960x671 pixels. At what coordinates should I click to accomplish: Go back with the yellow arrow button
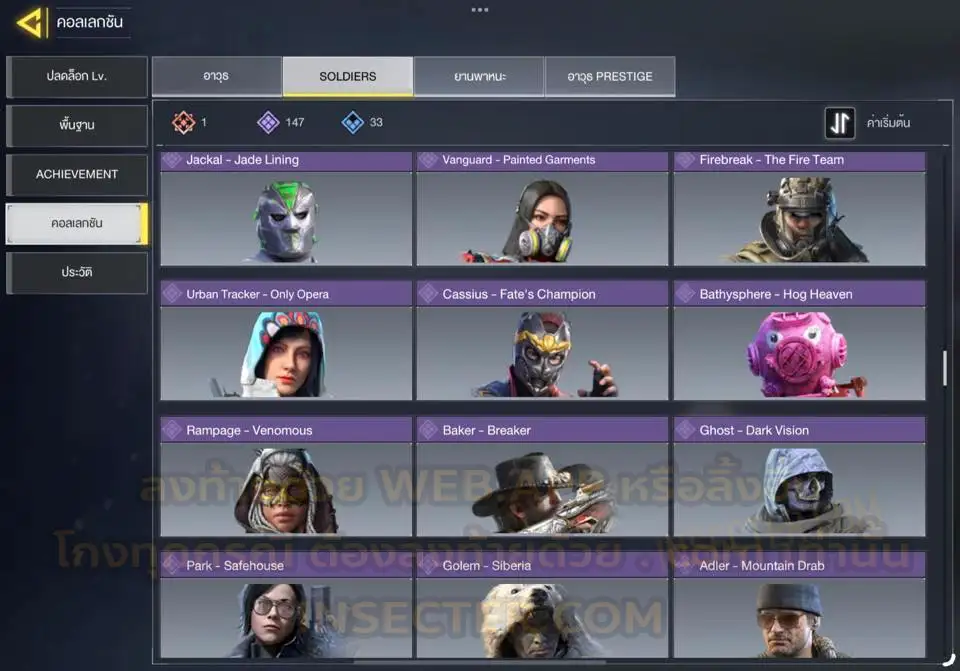[x=30, y=22]
